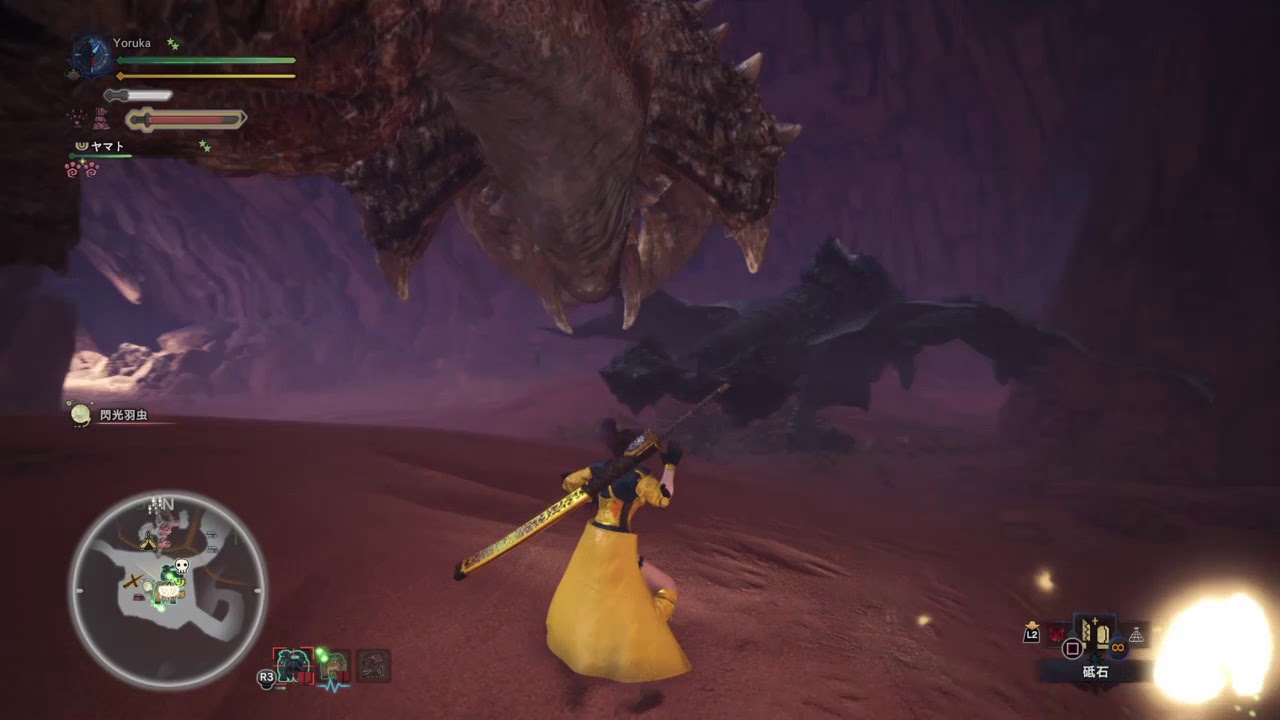Choose the net item beside the whetstone
Image resolution: width=1280 pixels, height=720 pixels.
1137,635
